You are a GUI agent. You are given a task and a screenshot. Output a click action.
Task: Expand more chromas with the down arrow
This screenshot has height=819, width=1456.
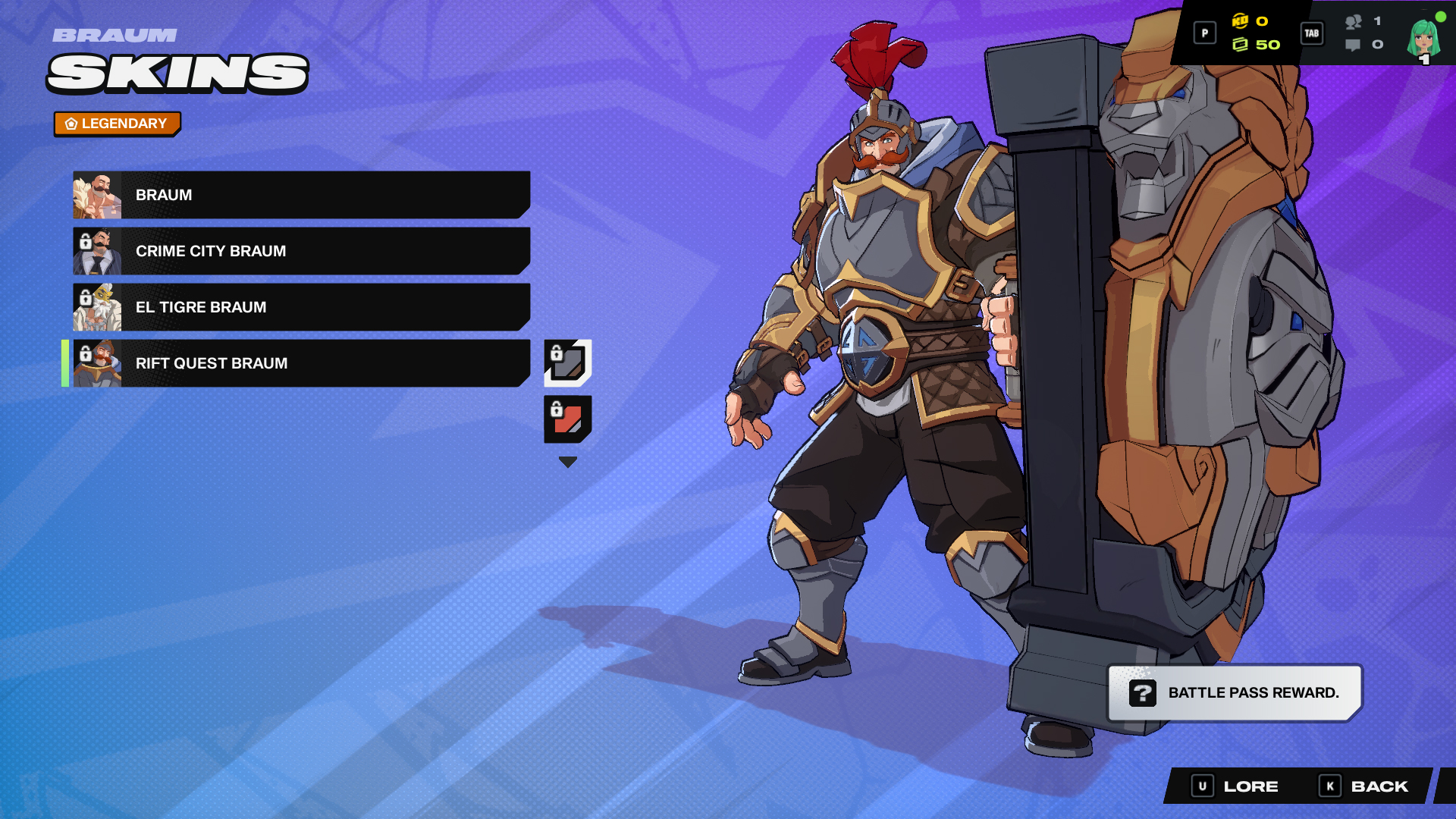pos(567,460)
